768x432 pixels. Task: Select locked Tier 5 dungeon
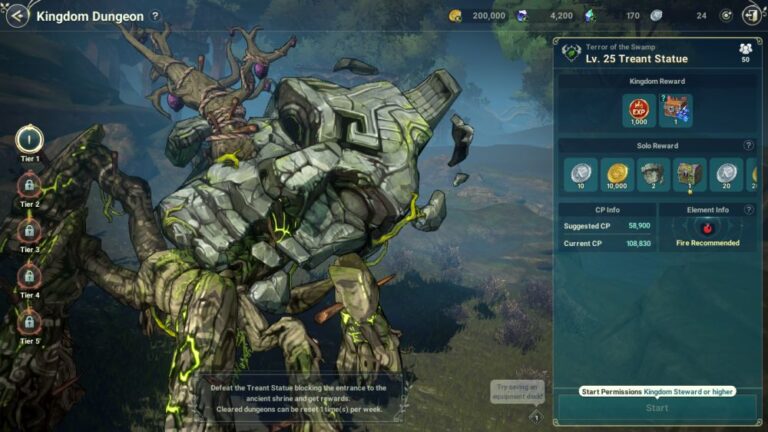coord(30,321)
